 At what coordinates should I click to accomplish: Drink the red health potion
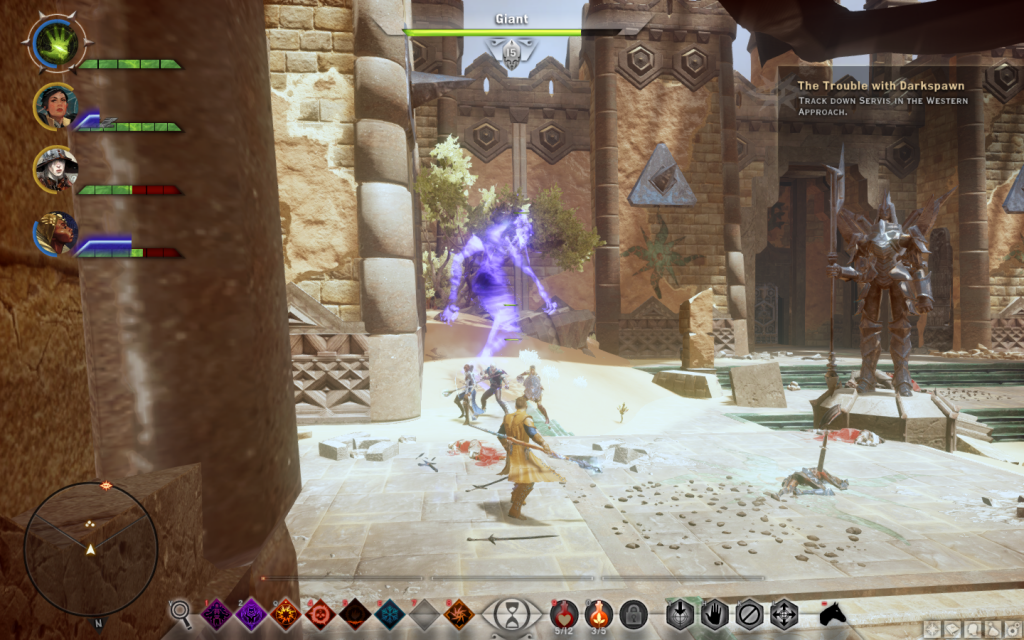coord(566,611)
